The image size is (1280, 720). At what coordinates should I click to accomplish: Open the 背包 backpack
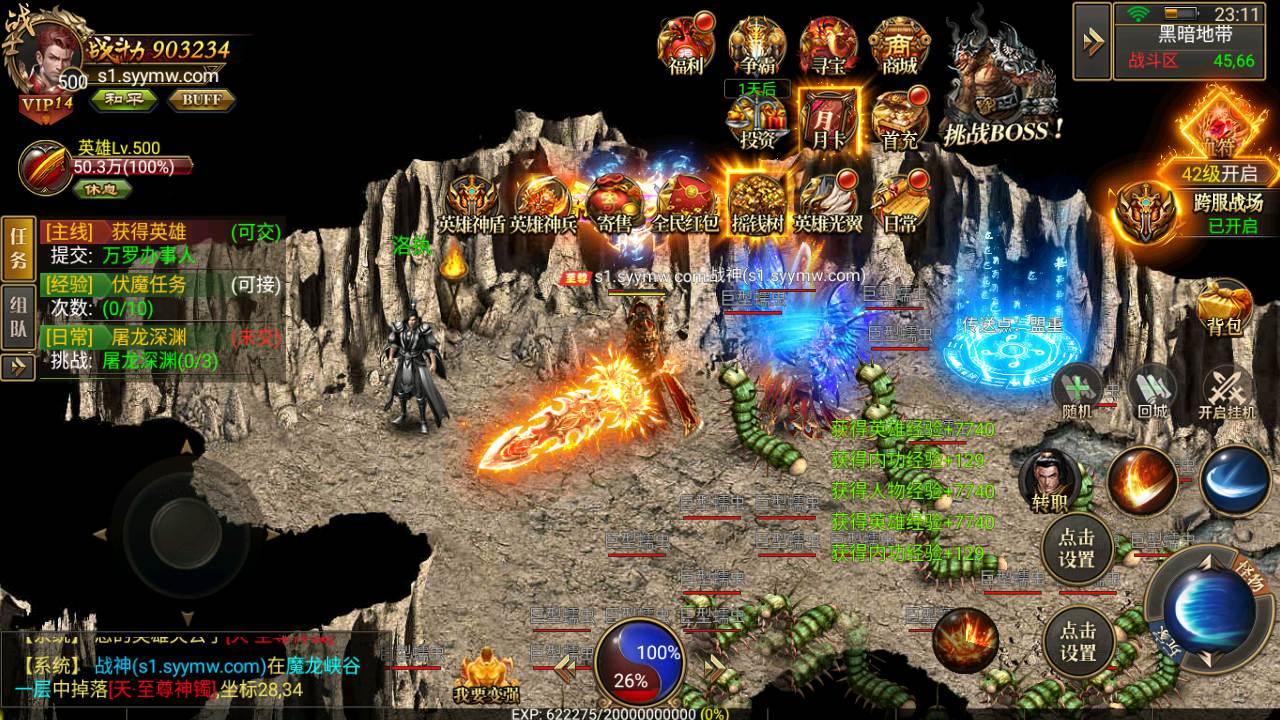coord(1224,307)
